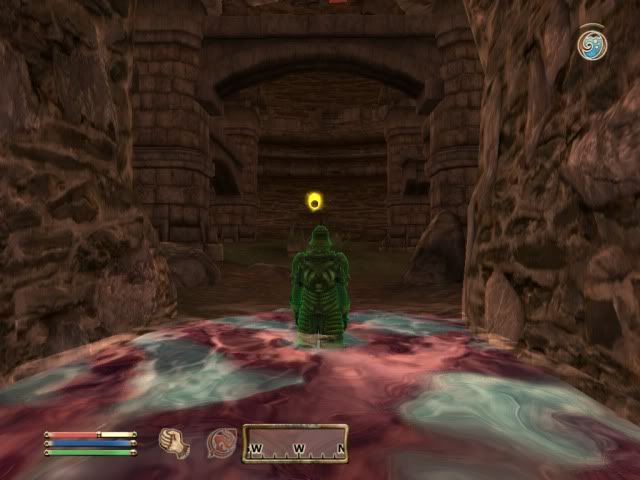Click the blue swirl active effect icon

pyautogui.click(x=591, y=44)
